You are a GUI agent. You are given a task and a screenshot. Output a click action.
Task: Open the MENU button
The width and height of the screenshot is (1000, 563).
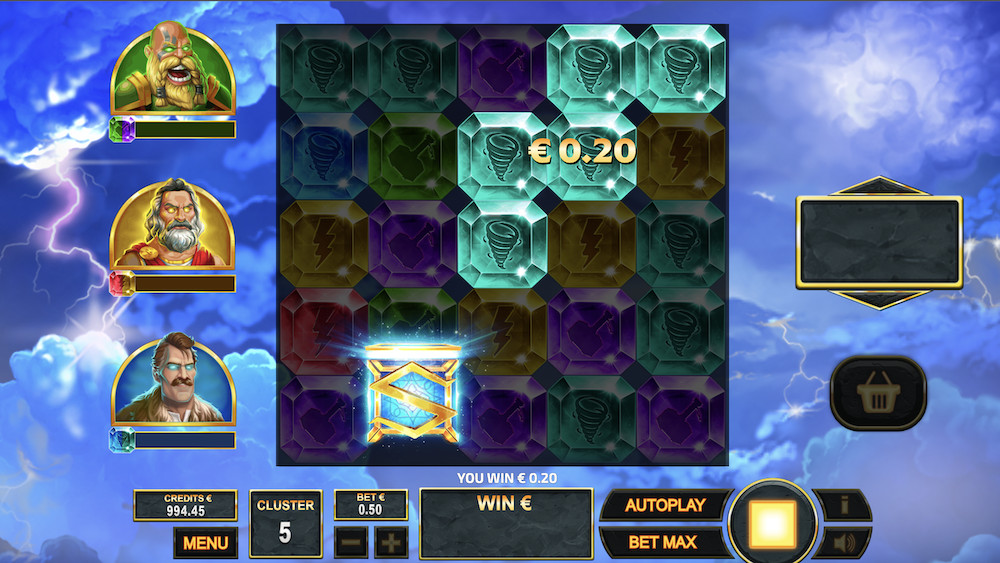click(205, 543)
